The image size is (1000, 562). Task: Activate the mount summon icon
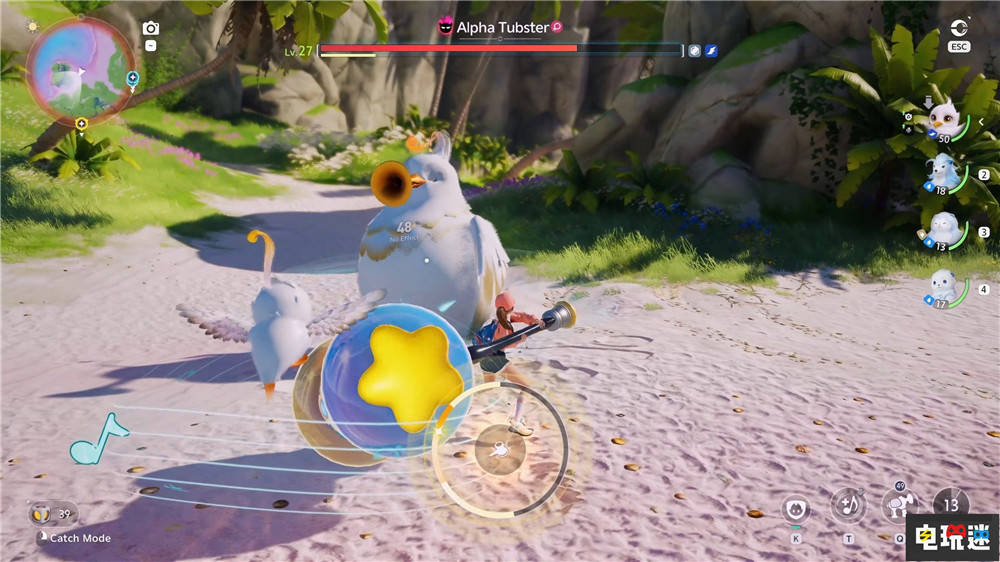click(x=898, y=504)
